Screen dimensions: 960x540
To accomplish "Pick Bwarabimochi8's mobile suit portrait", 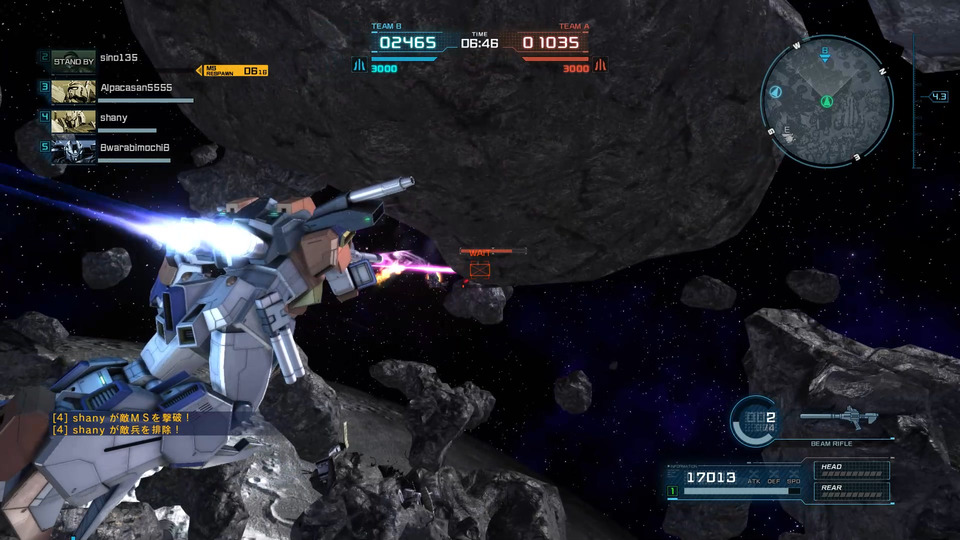I will click(73, 150).
